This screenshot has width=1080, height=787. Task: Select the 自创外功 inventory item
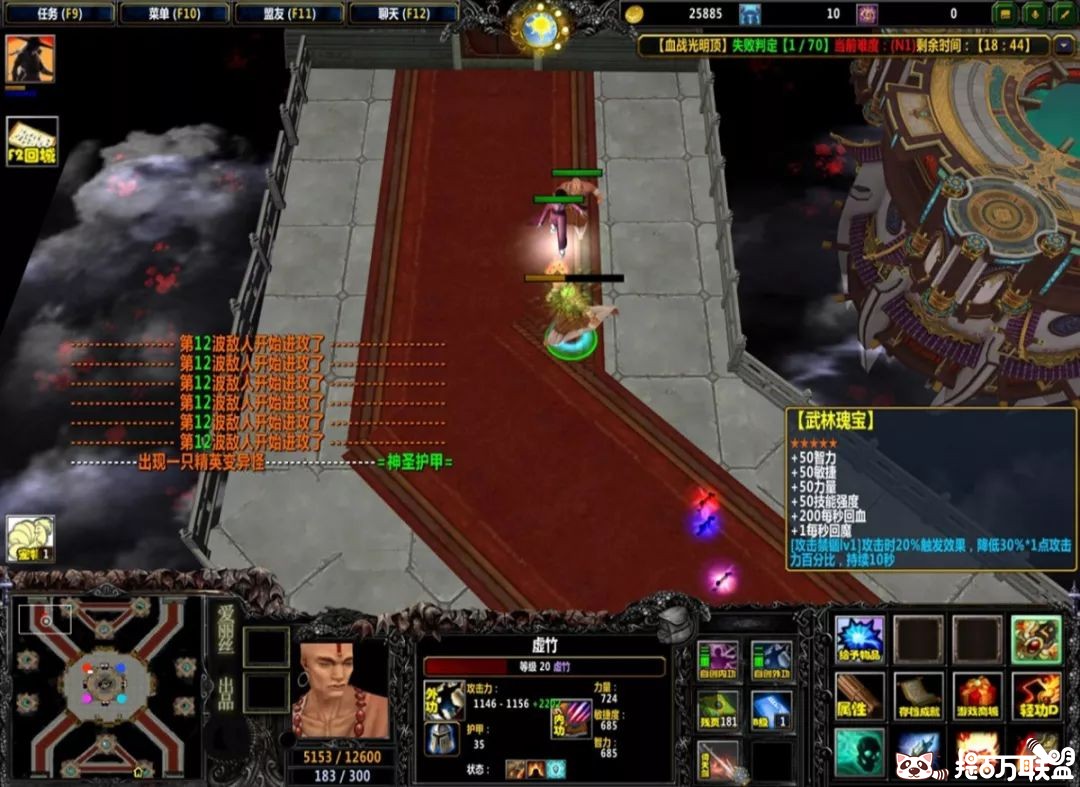771,661
